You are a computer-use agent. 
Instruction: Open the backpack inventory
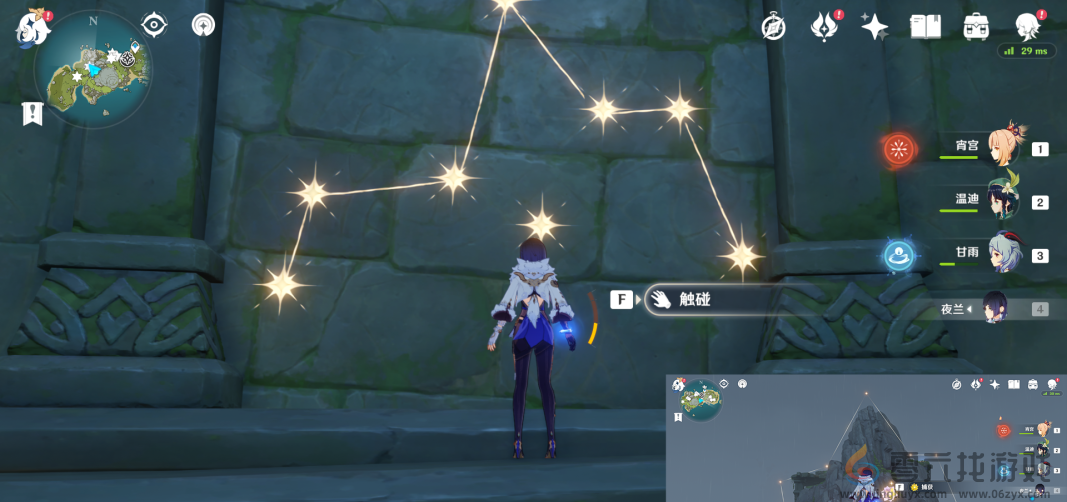click(976, 27)
